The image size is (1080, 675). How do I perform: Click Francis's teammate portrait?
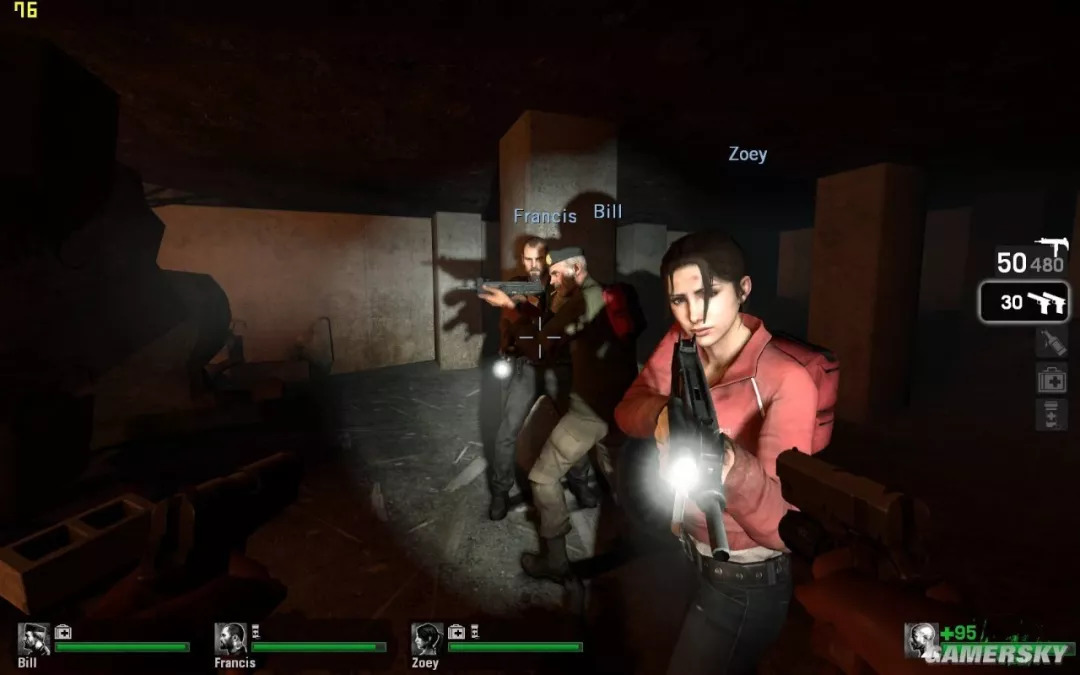[x=231, y=639]
